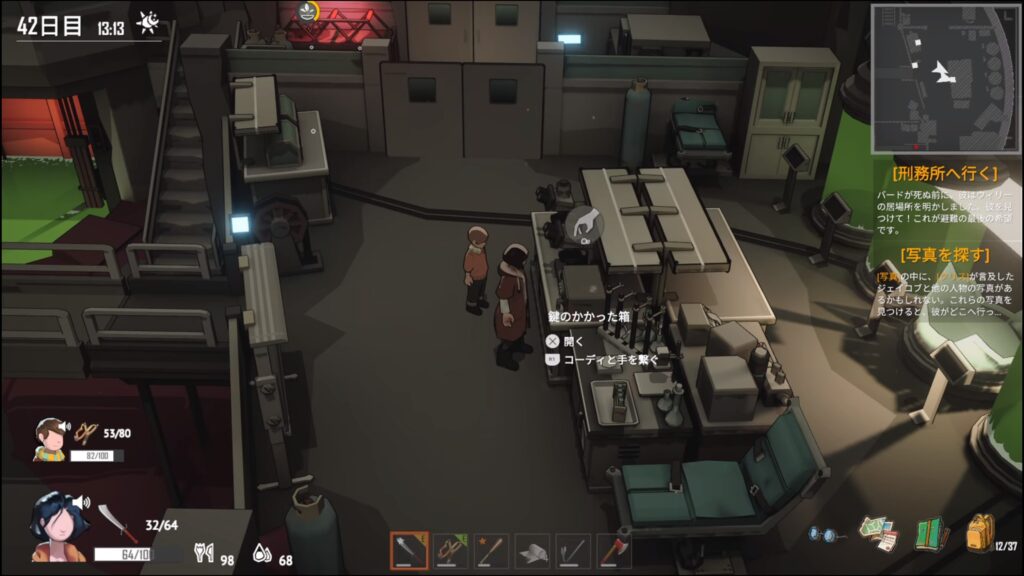This screenshot has height=576, width=1024.
Task: Open the minimap
Action: tap(945, 77)
